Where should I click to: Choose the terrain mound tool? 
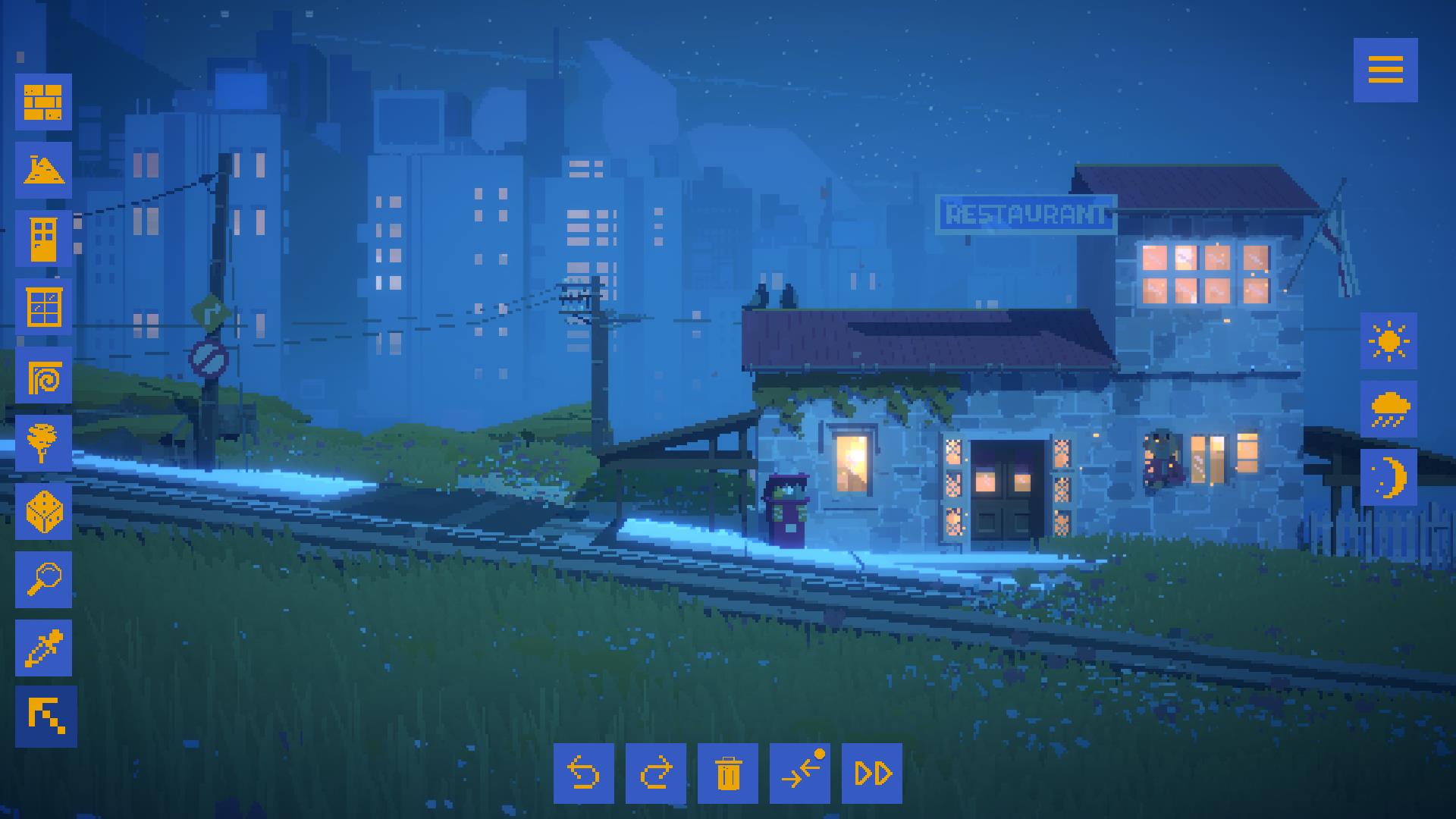tap(43, 170)
